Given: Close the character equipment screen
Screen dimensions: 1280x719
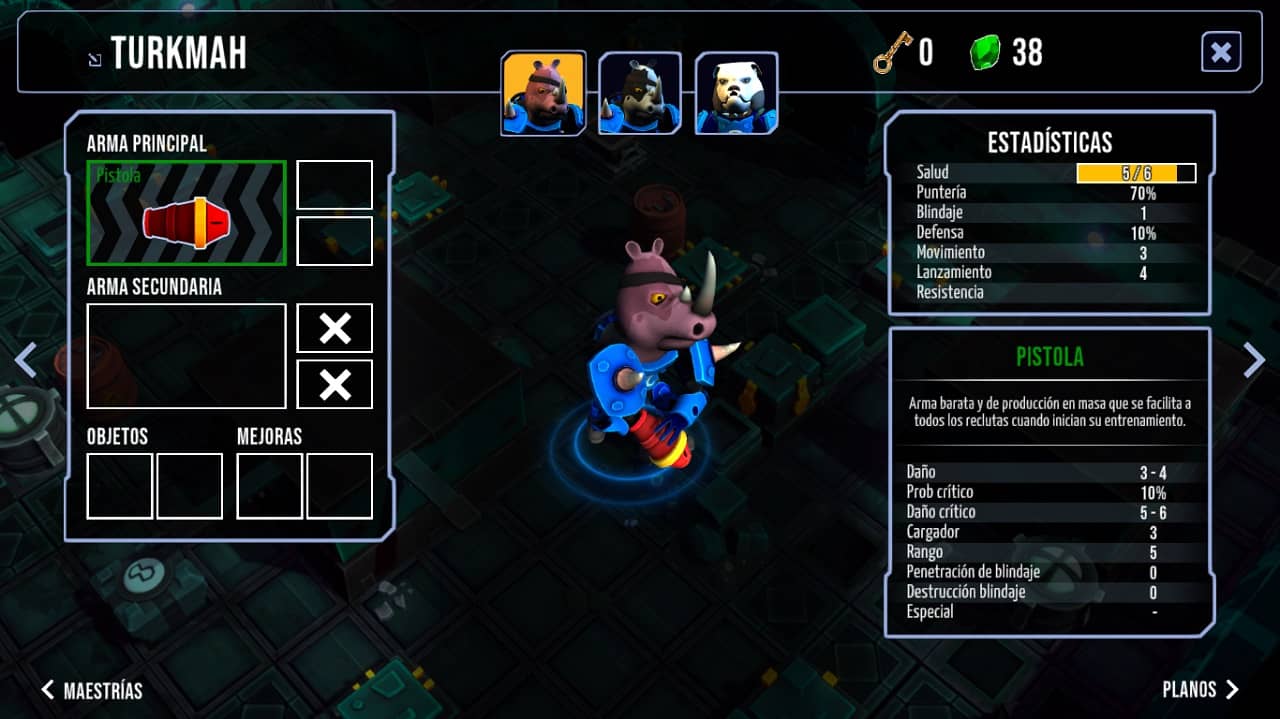Looking at the screenshot, I should tap(1221, 52).
